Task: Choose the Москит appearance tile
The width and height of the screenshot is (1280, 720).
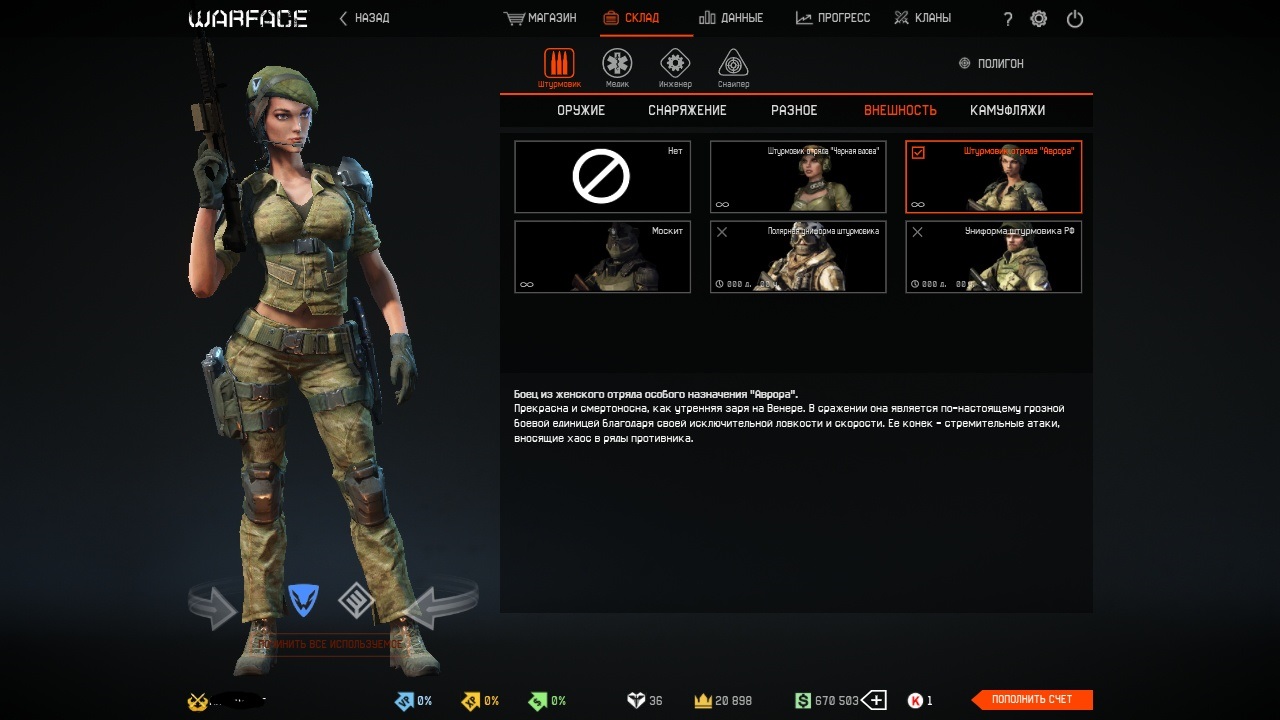Action: pos(602,257)
